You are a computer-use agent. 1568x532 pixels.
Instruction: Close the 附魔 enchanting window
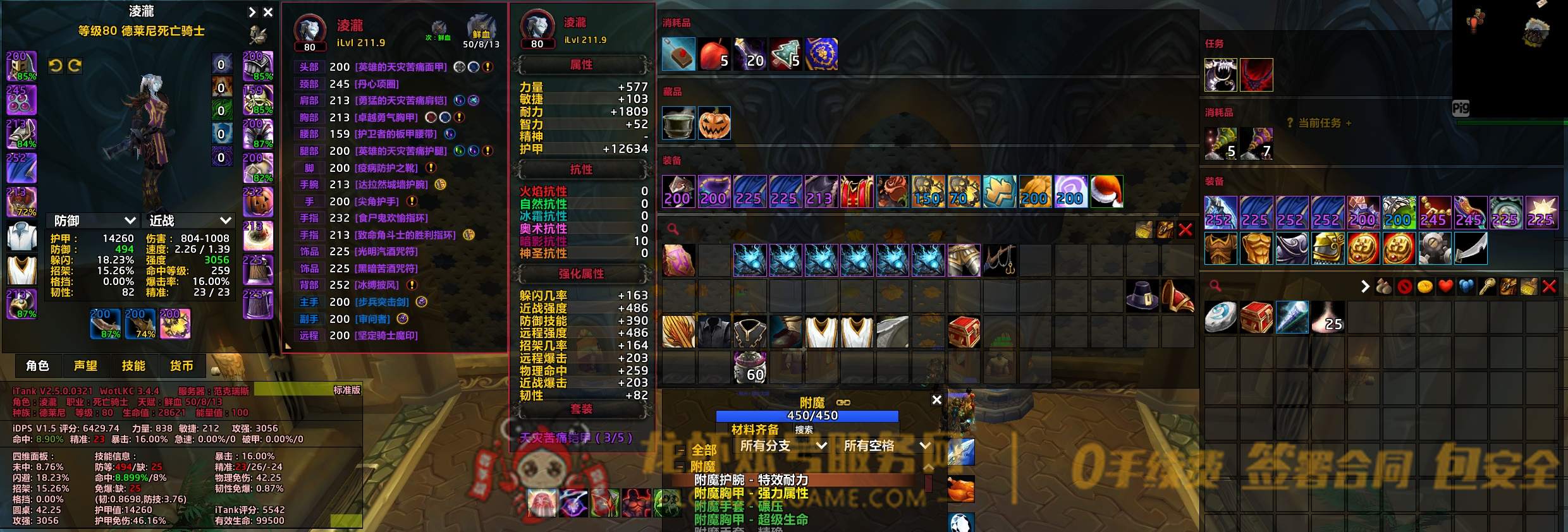936,400
